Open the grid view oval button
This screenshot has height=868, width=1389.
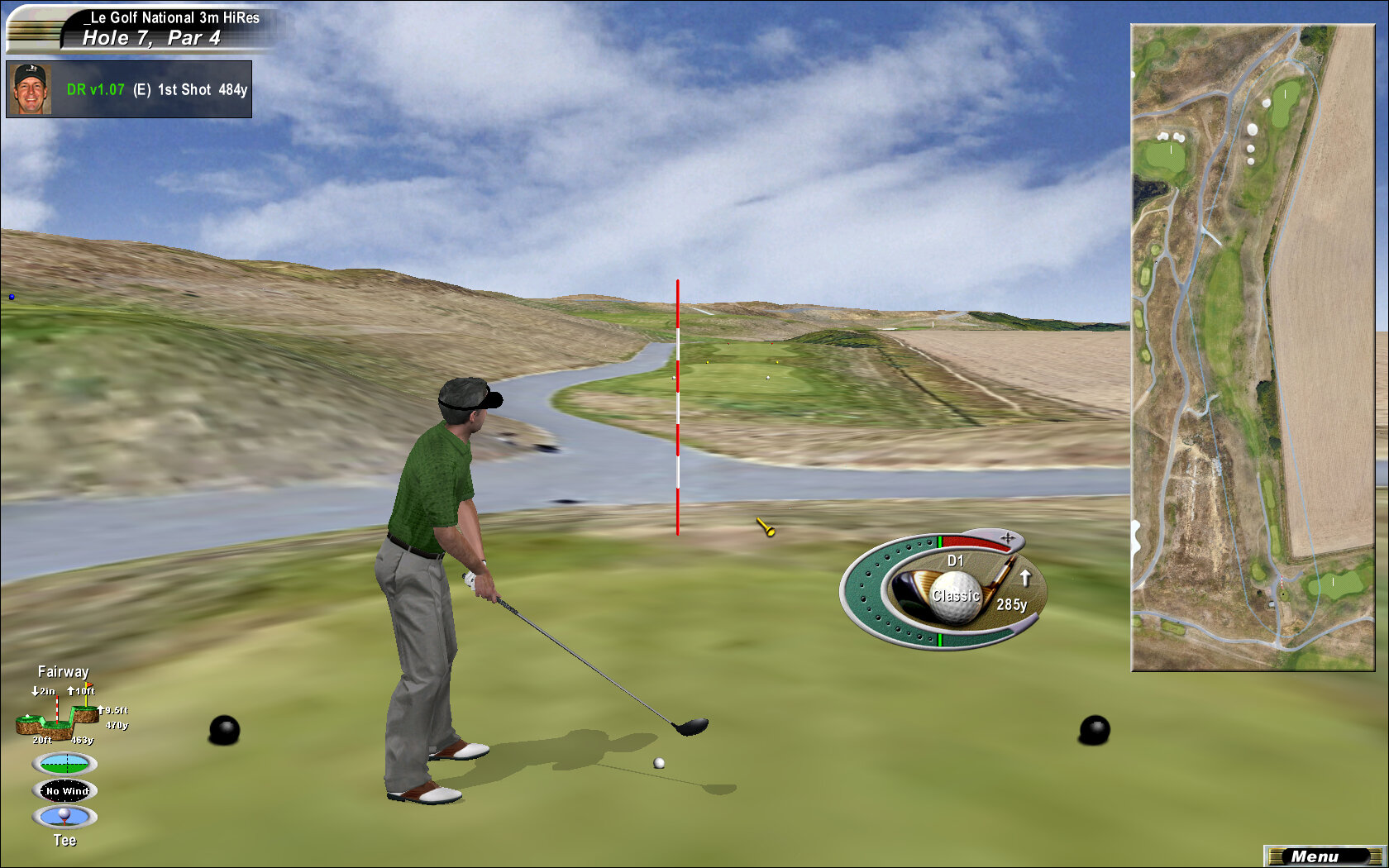click(64, 763)
